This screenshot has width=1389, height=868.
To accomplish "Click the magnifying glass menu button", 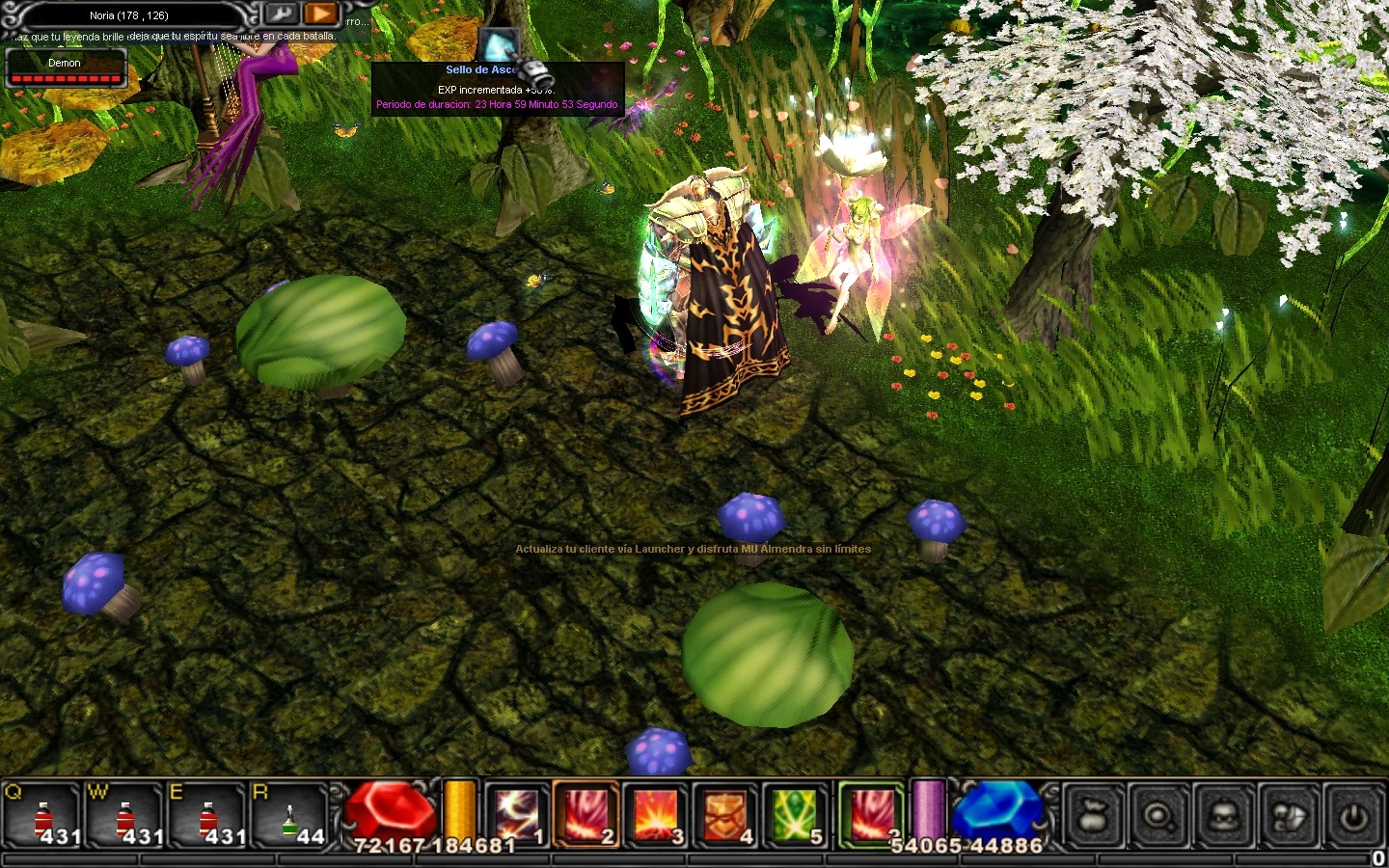I will point(1157,817).
